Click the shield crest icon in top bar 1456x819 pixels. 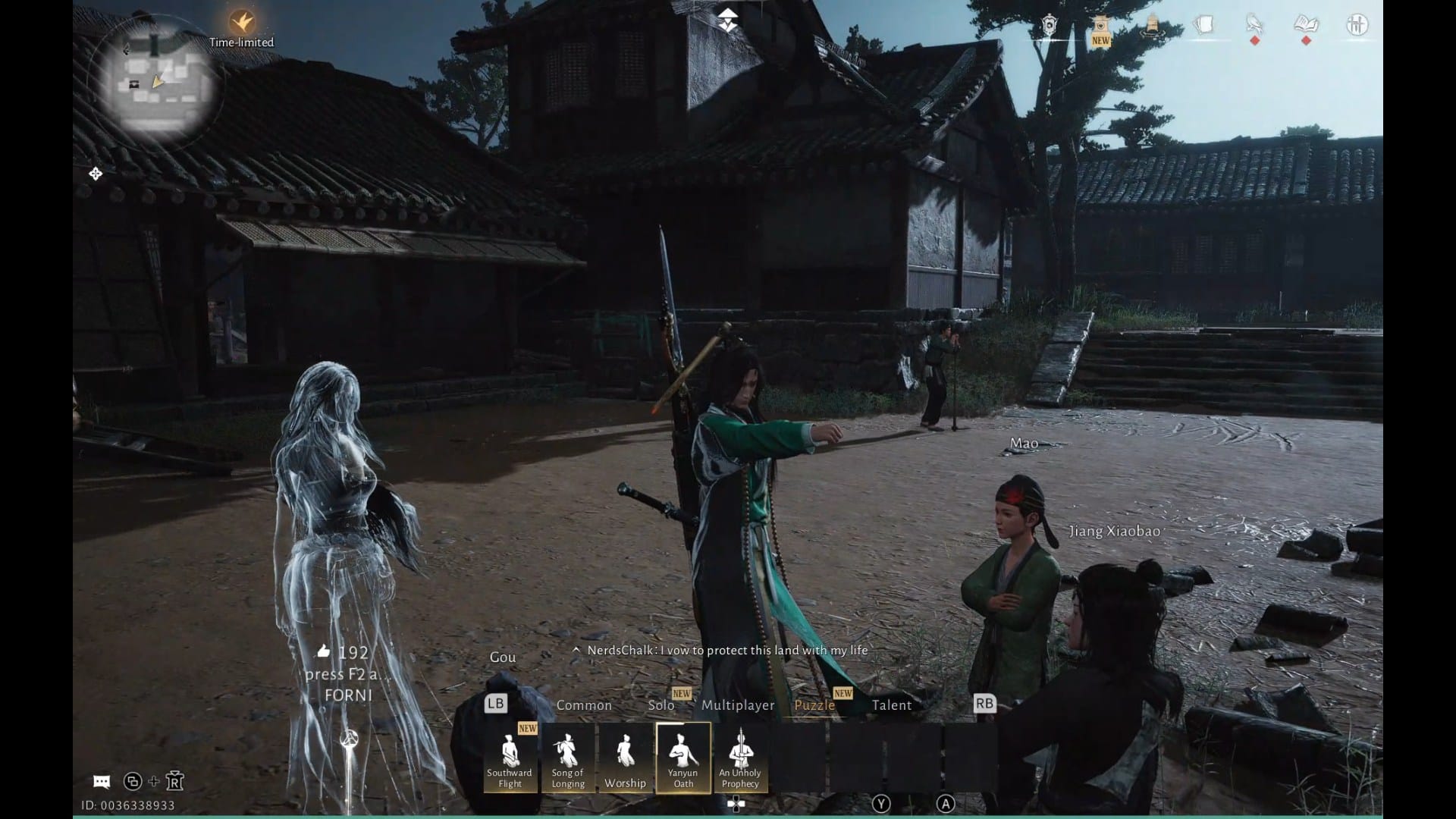(x=1050, y=25)
